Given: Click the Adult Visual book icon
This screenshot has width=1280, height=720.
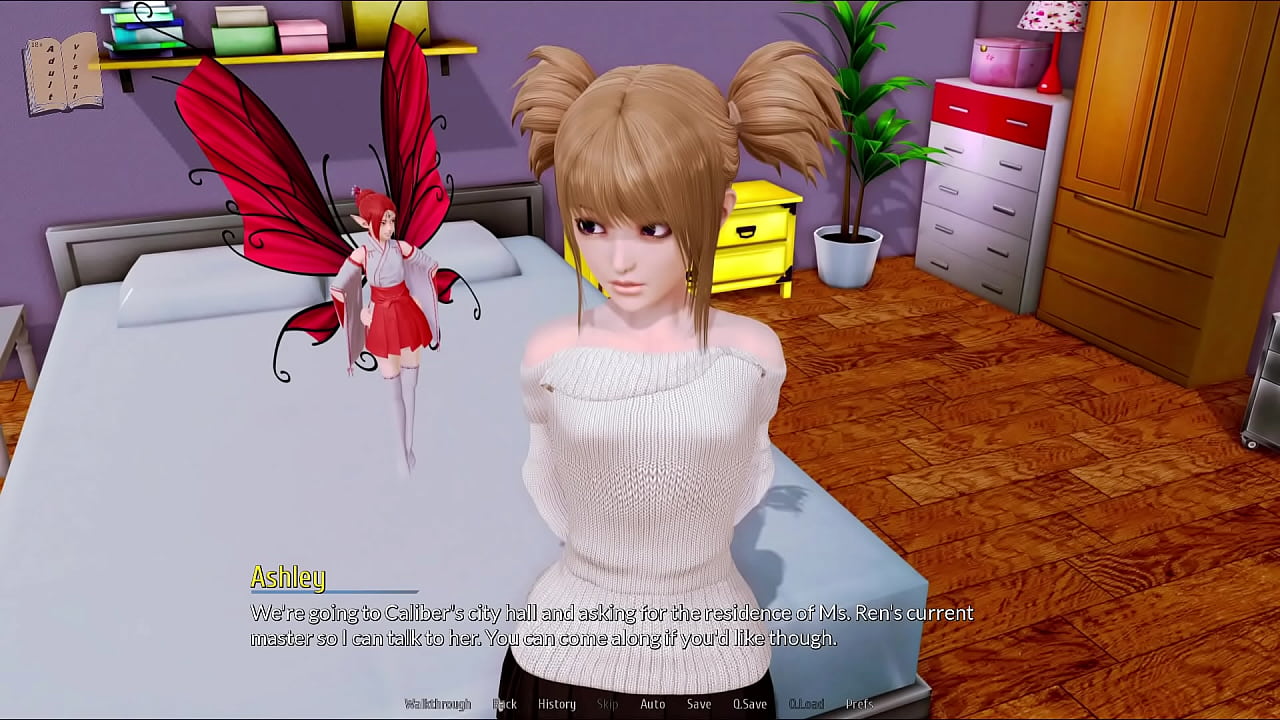Looking at the screenshot, I should tap(63, 75).
